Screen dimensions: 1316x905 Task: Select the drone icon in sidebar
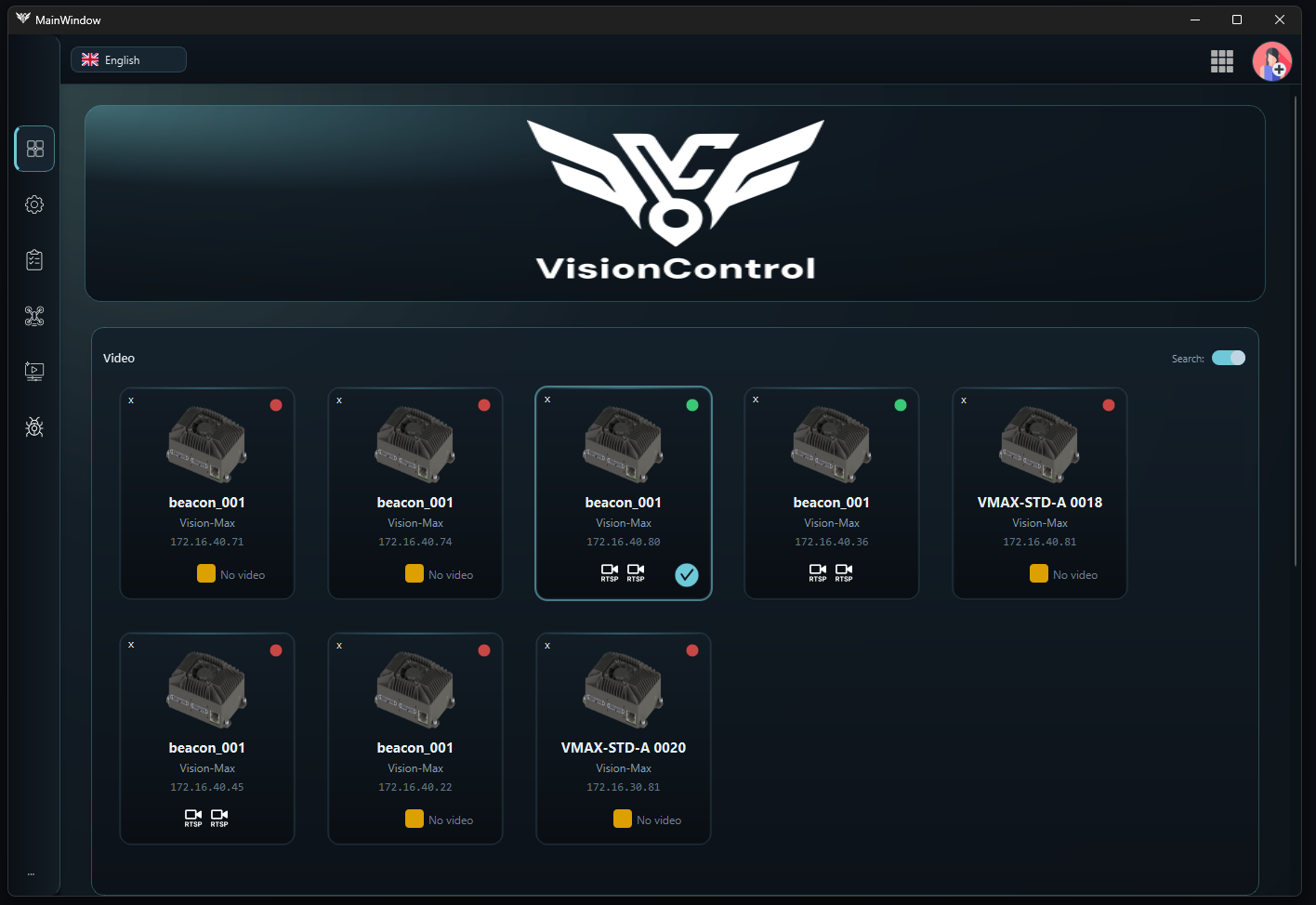tap(33, 316)
